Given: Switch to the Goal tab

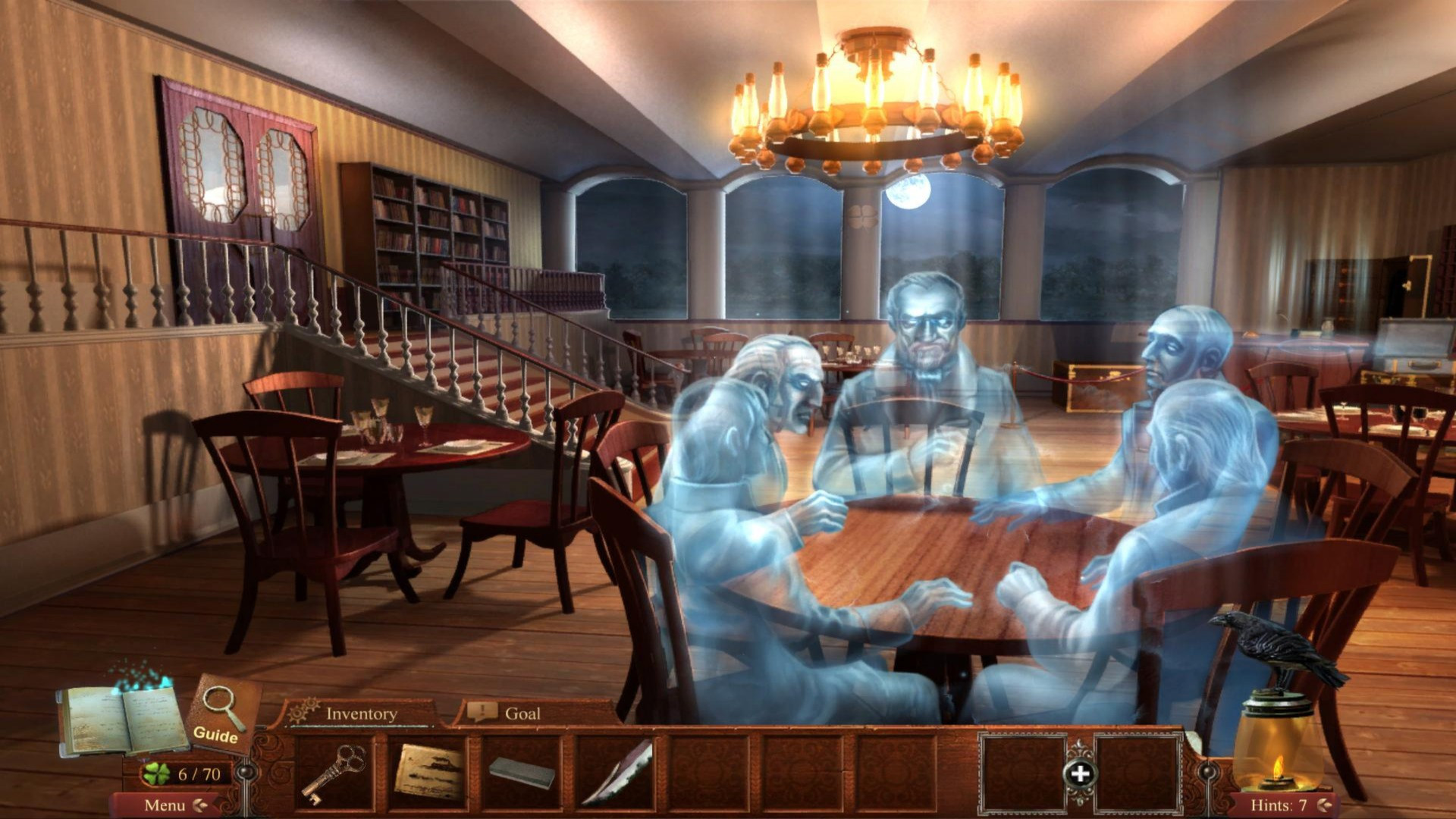Looking at the screenshot, I should point(521,714).
